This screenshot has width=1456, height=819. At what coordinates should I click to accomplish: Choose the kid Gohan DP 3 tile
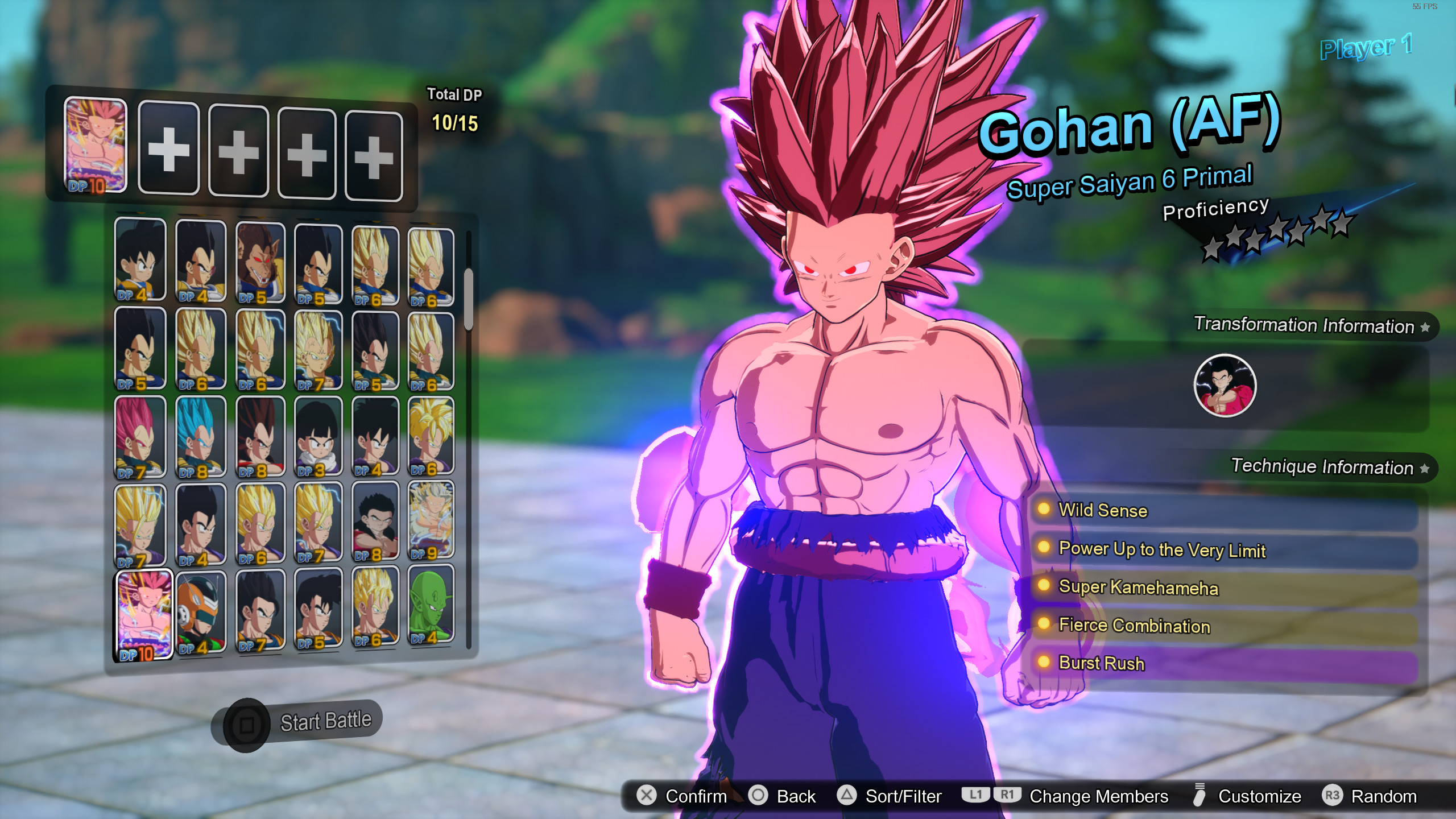coord(318,437)
